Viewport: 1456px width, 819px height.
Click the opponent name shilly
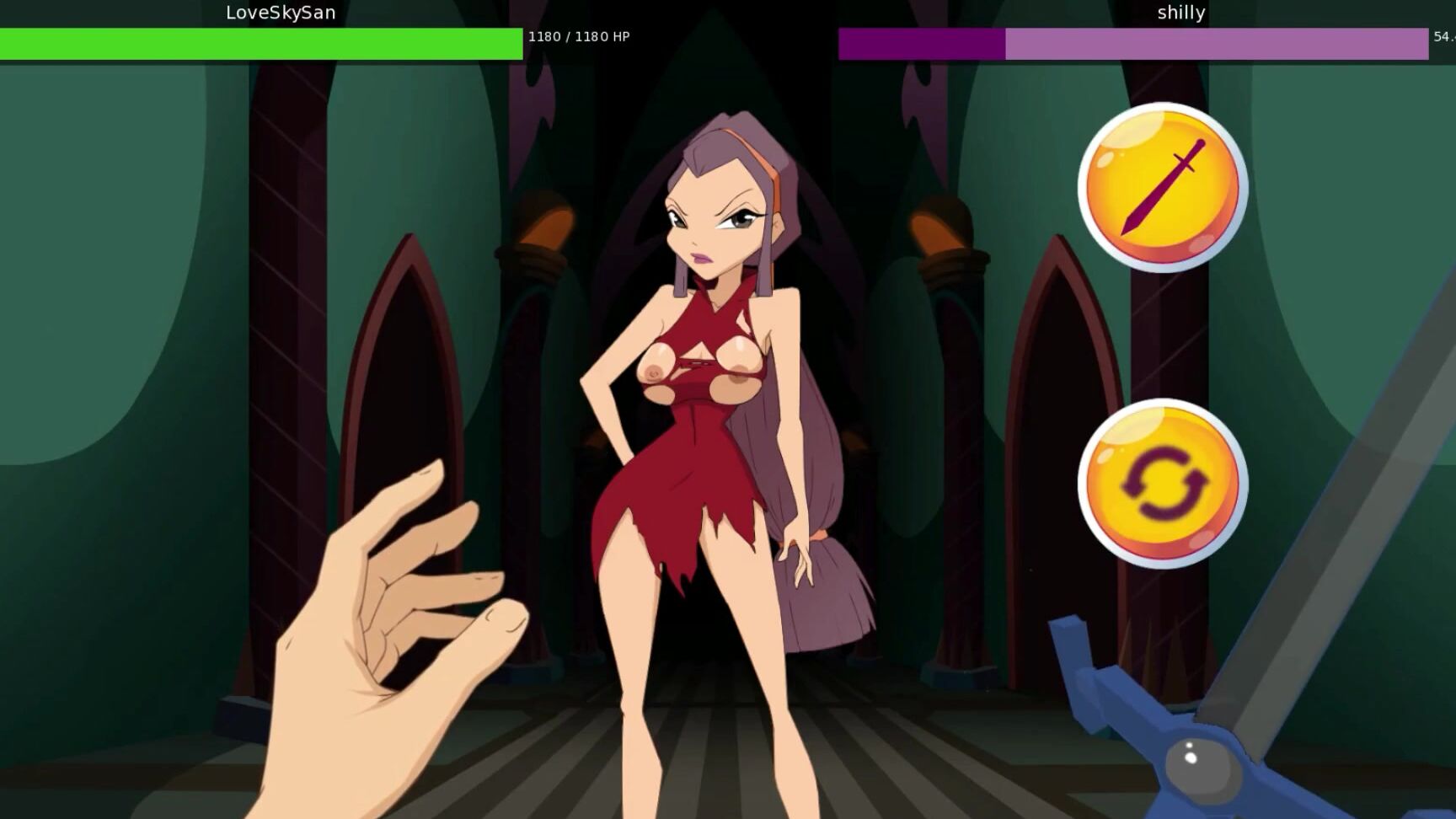click(x=1181, y=12)
